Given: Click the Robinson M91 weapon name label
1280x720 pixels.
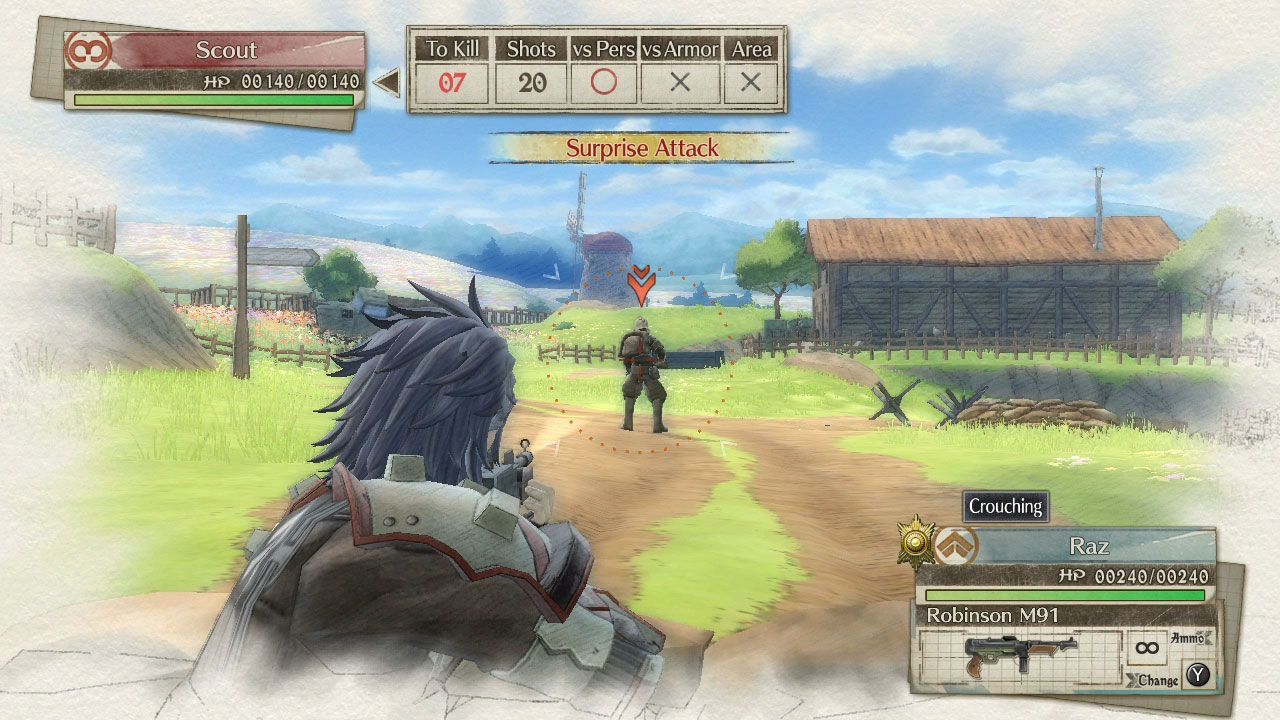Looking at the screenshot, I should [x=994, y=613].
